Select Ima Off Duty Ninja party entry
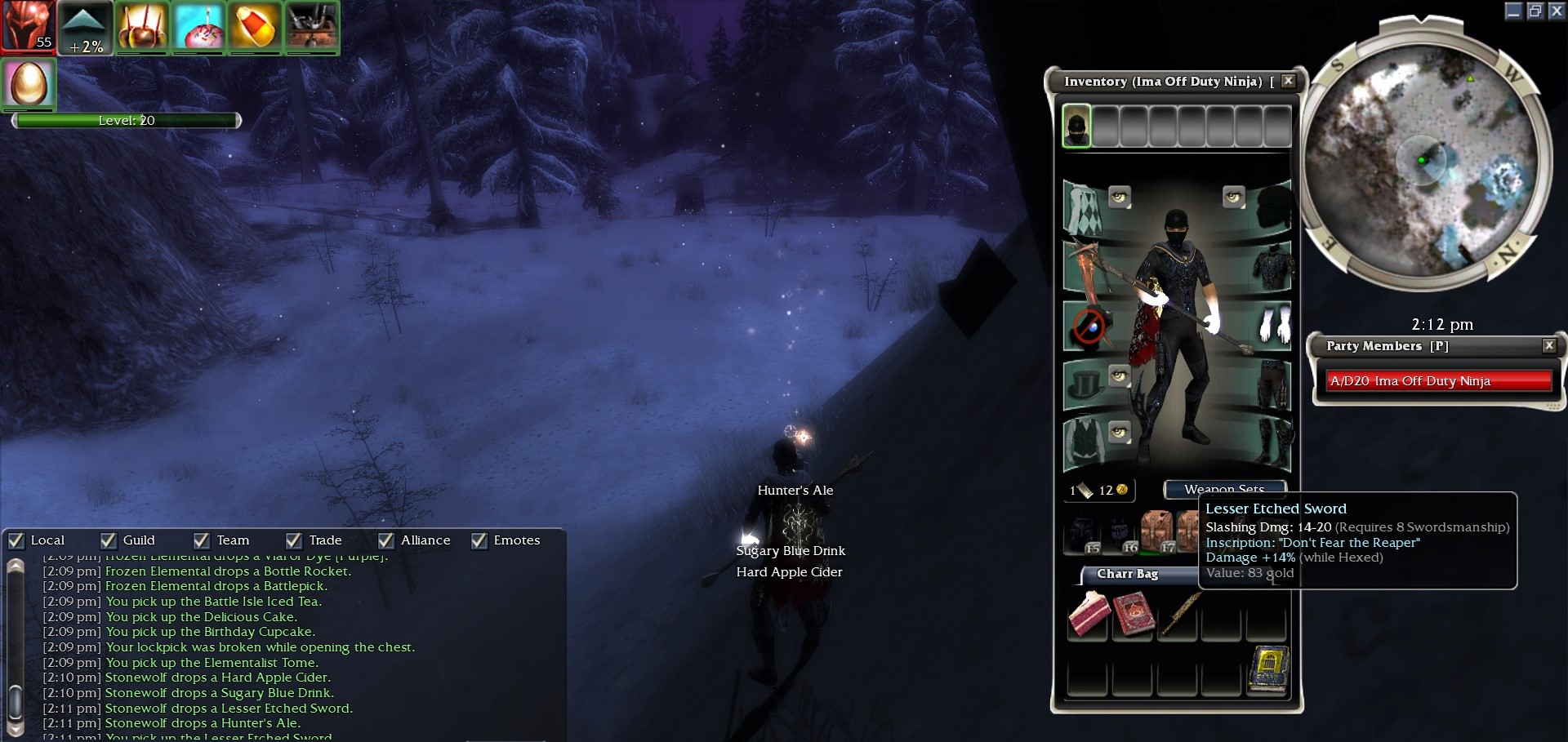Image resolution: width=1568 pixels, height=742 pixels. pos(1438,381)
